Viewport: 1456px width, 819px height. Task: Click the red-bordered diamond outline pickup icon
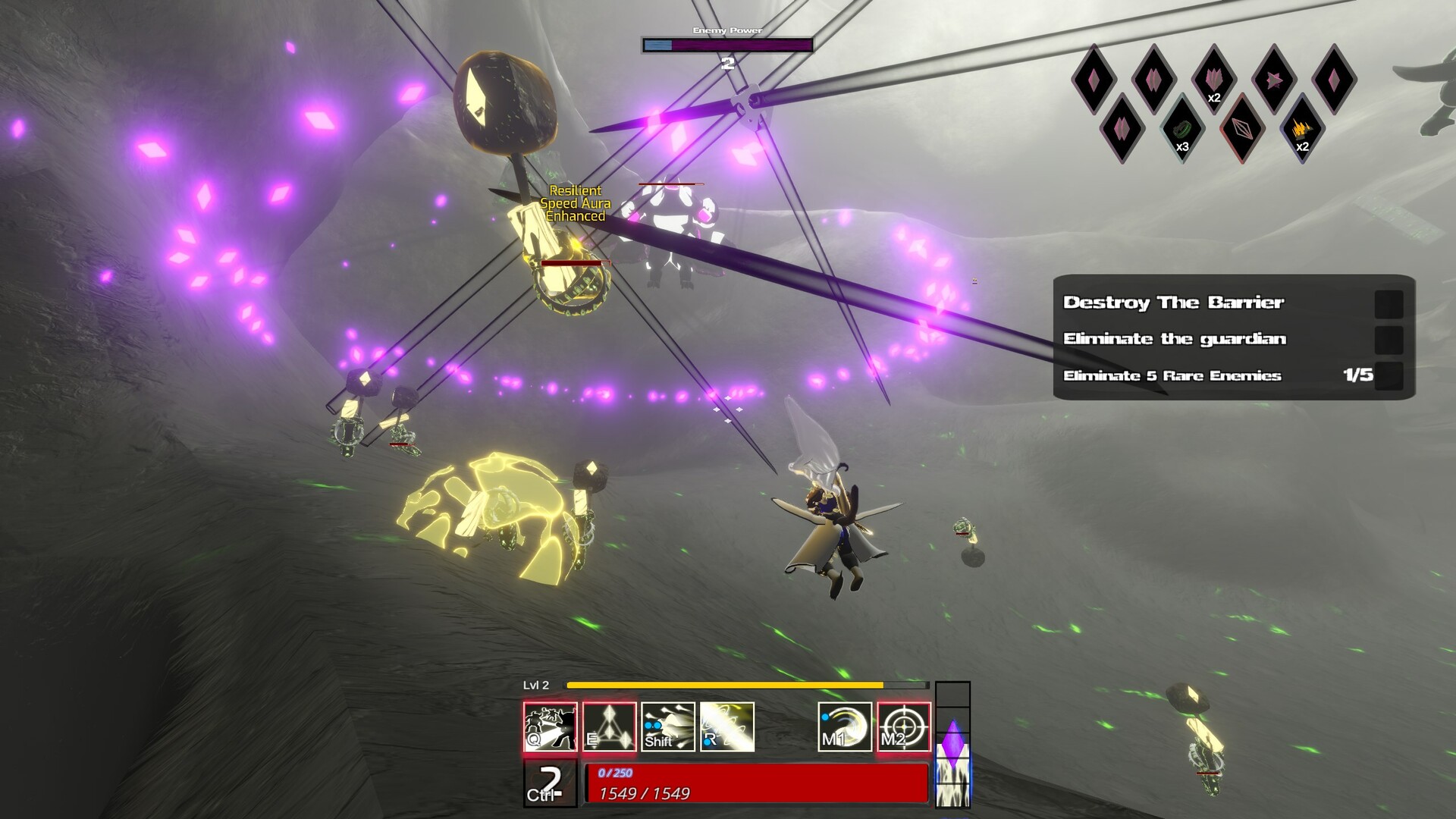pyautogui.click(x=1244, y=130)
